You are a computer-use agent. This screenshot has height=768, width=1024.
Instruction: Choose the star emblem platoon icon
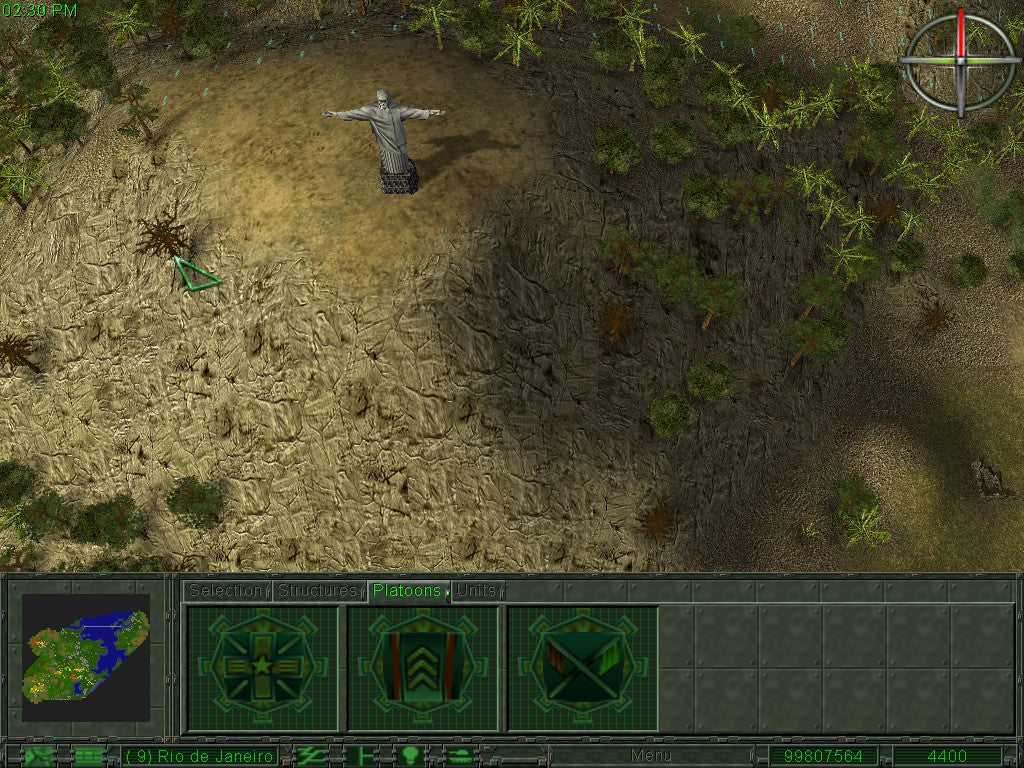click(x=263, y=667)
